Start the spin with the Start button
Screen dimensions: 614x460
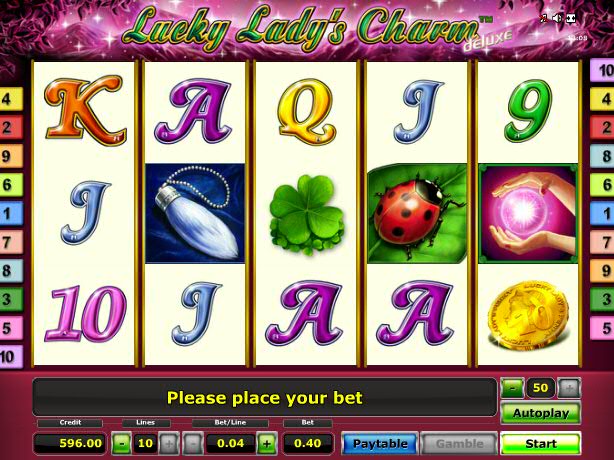[x=540, y=443]
